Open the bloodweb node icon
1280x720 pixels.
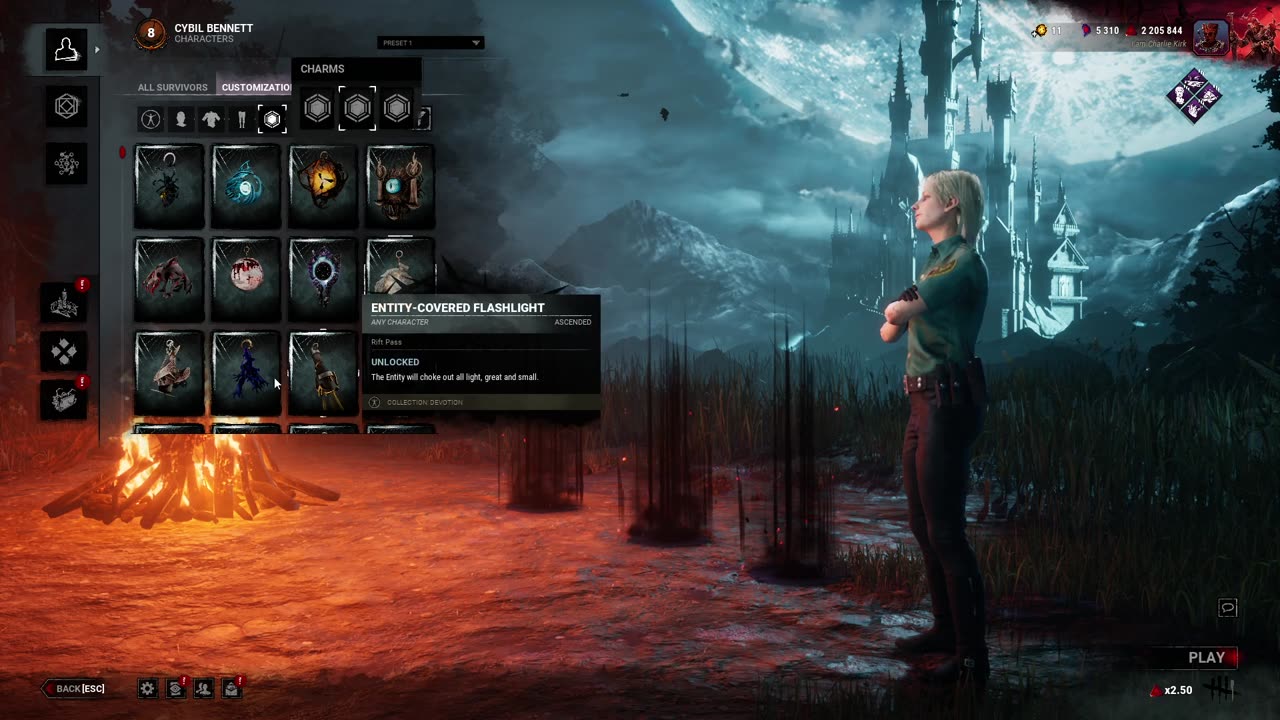[x=66, y=163]
